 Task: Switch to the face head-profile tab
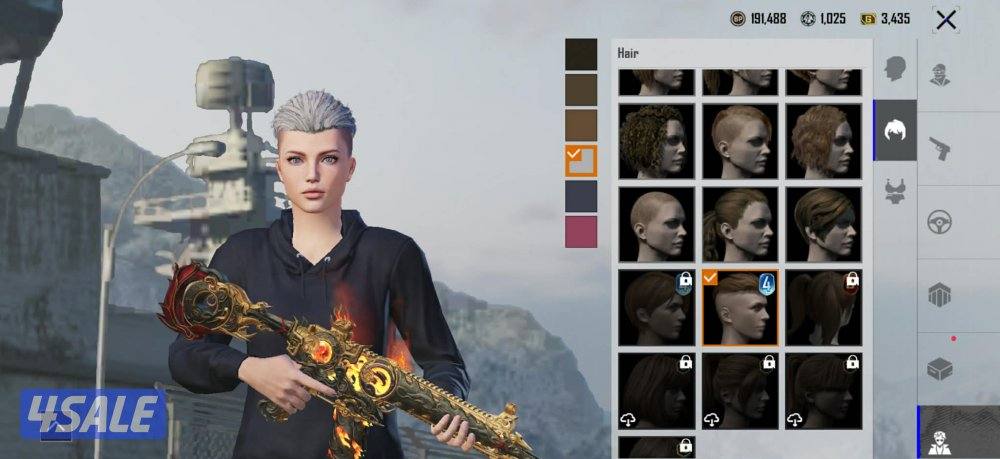point(895,68)
